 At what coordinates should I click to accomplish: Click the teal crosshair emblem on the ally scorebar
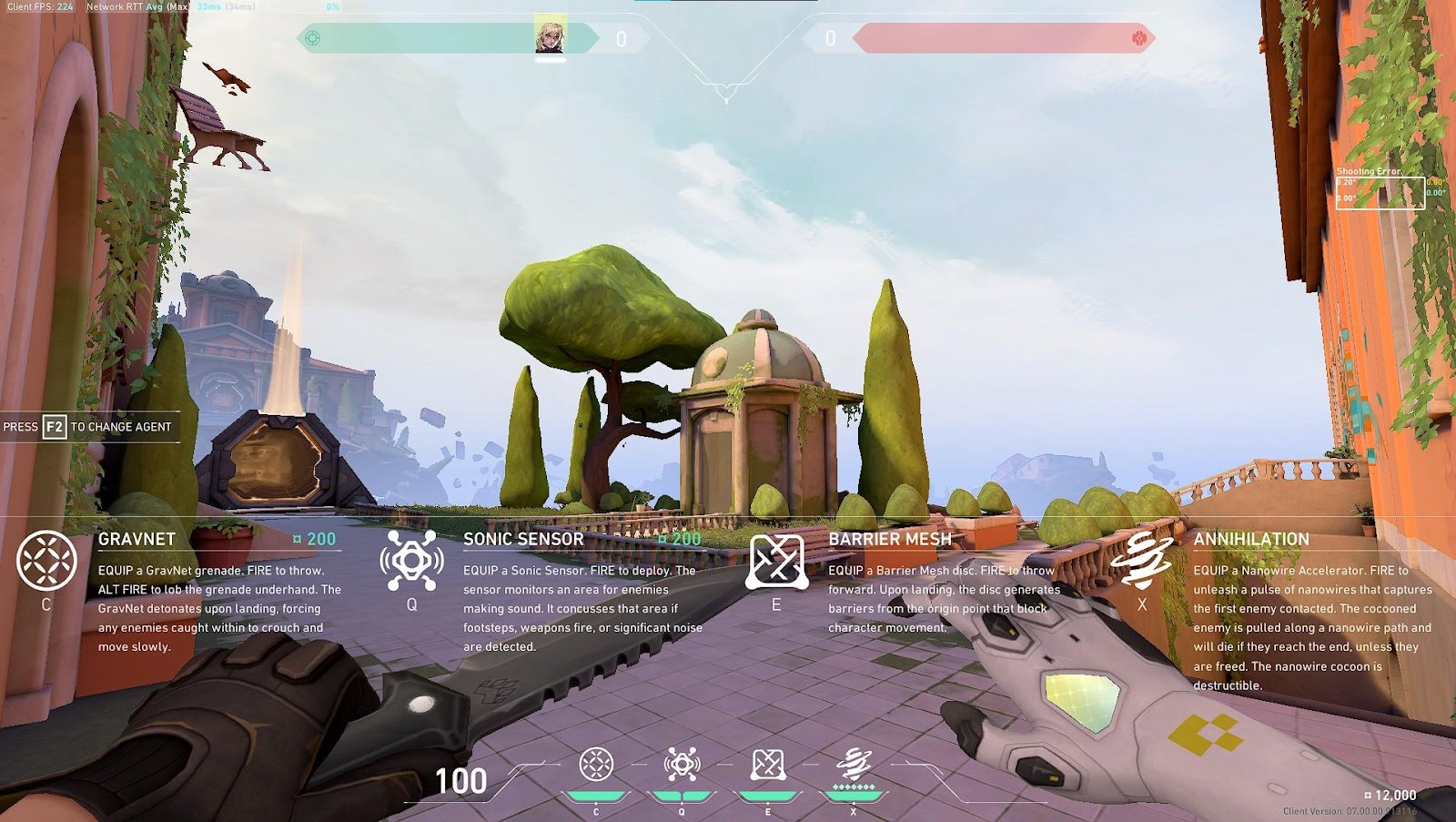(312, 36)
